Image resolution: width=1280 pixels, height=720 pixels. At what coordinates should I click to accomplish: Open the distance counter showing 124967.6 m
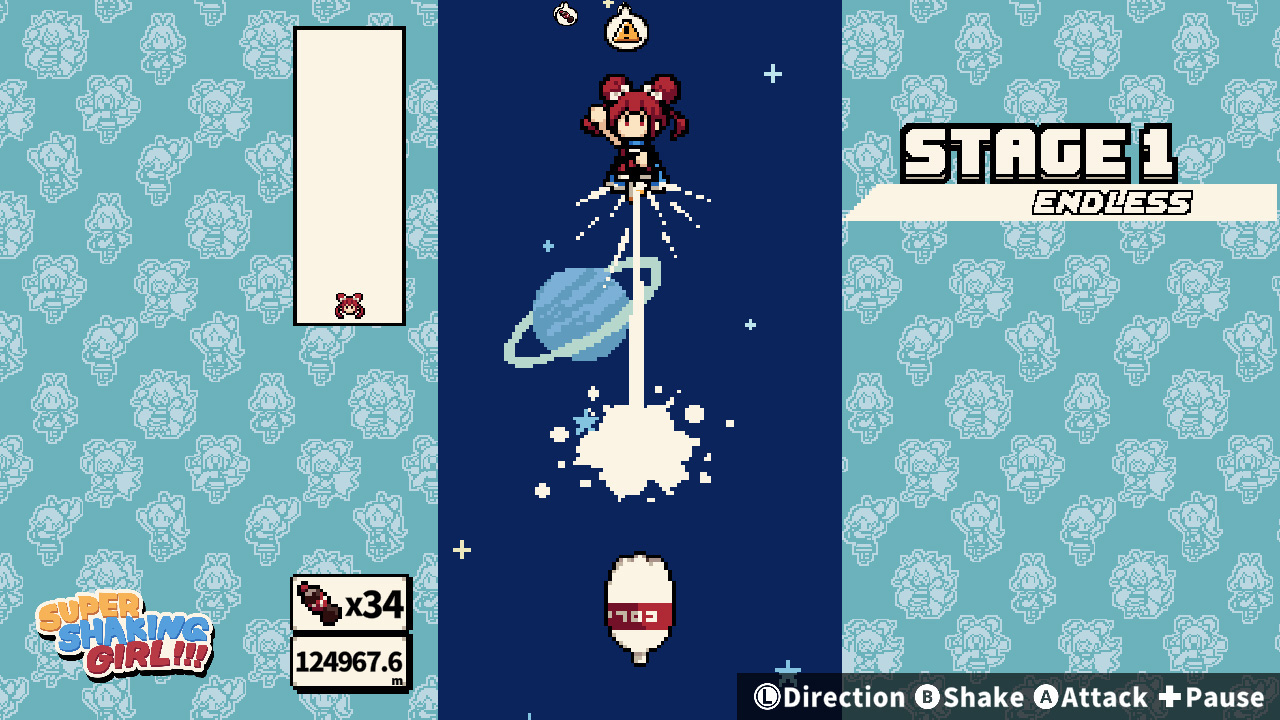pos(348,661)
